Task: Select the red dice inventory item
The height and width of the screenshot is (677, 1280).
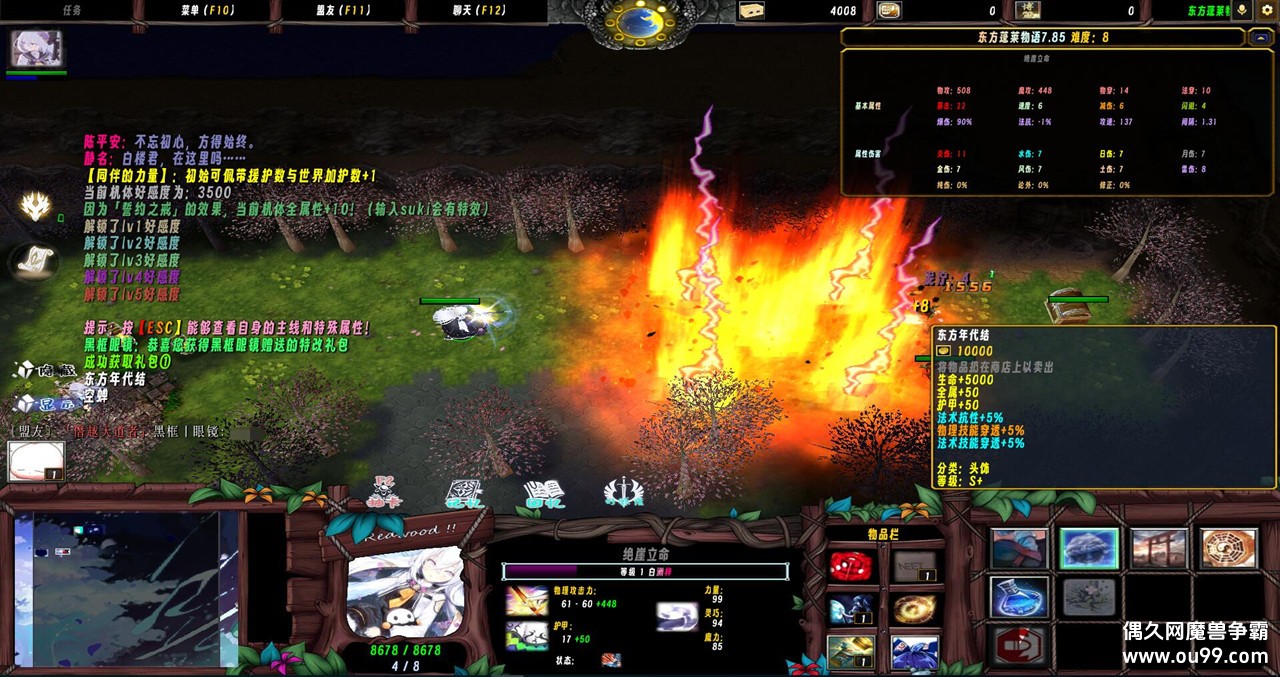Action: pos(851,567)
